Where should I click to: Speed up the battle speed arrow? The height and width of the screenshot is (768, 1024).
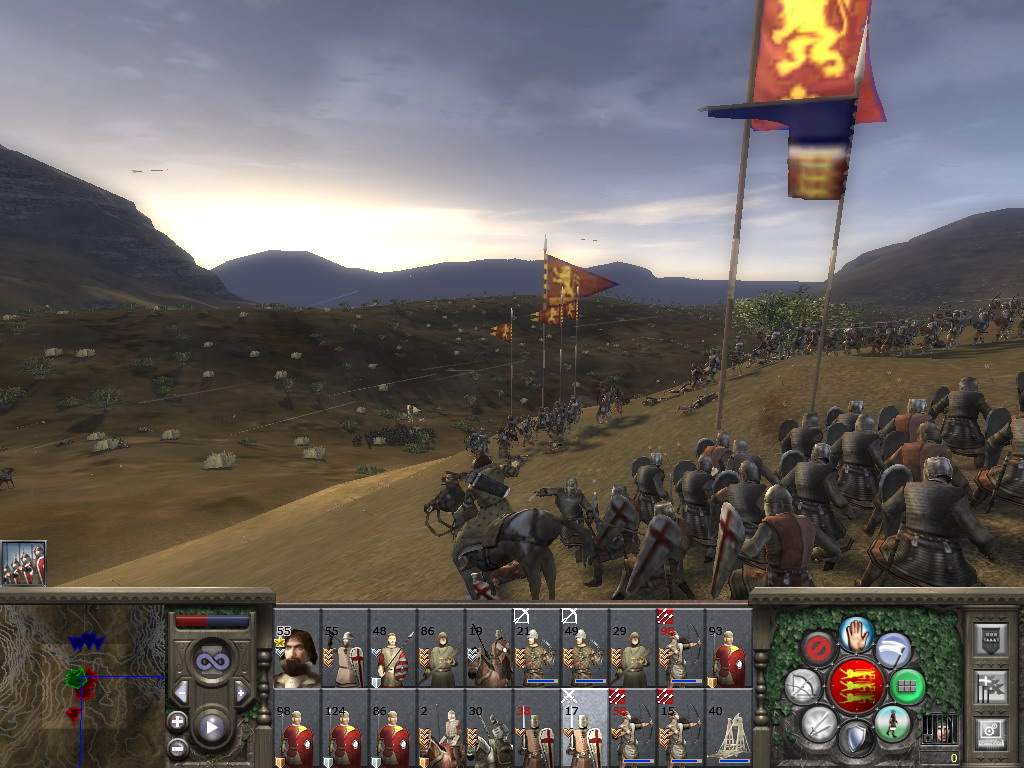tap(241, 692)
